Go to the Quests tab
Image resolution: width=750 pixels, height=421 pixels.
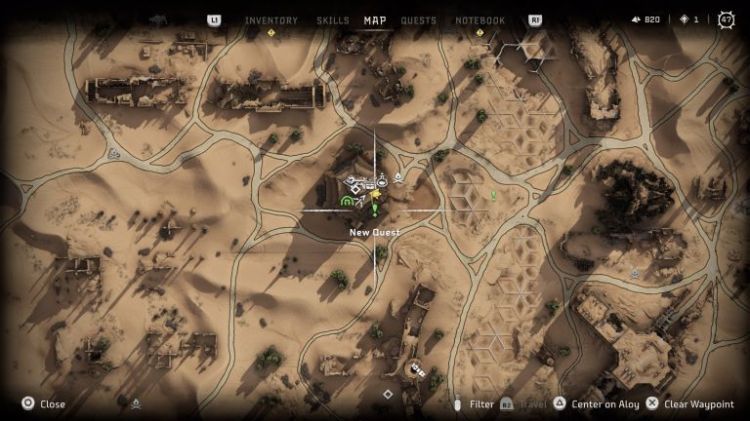(418, 20)
